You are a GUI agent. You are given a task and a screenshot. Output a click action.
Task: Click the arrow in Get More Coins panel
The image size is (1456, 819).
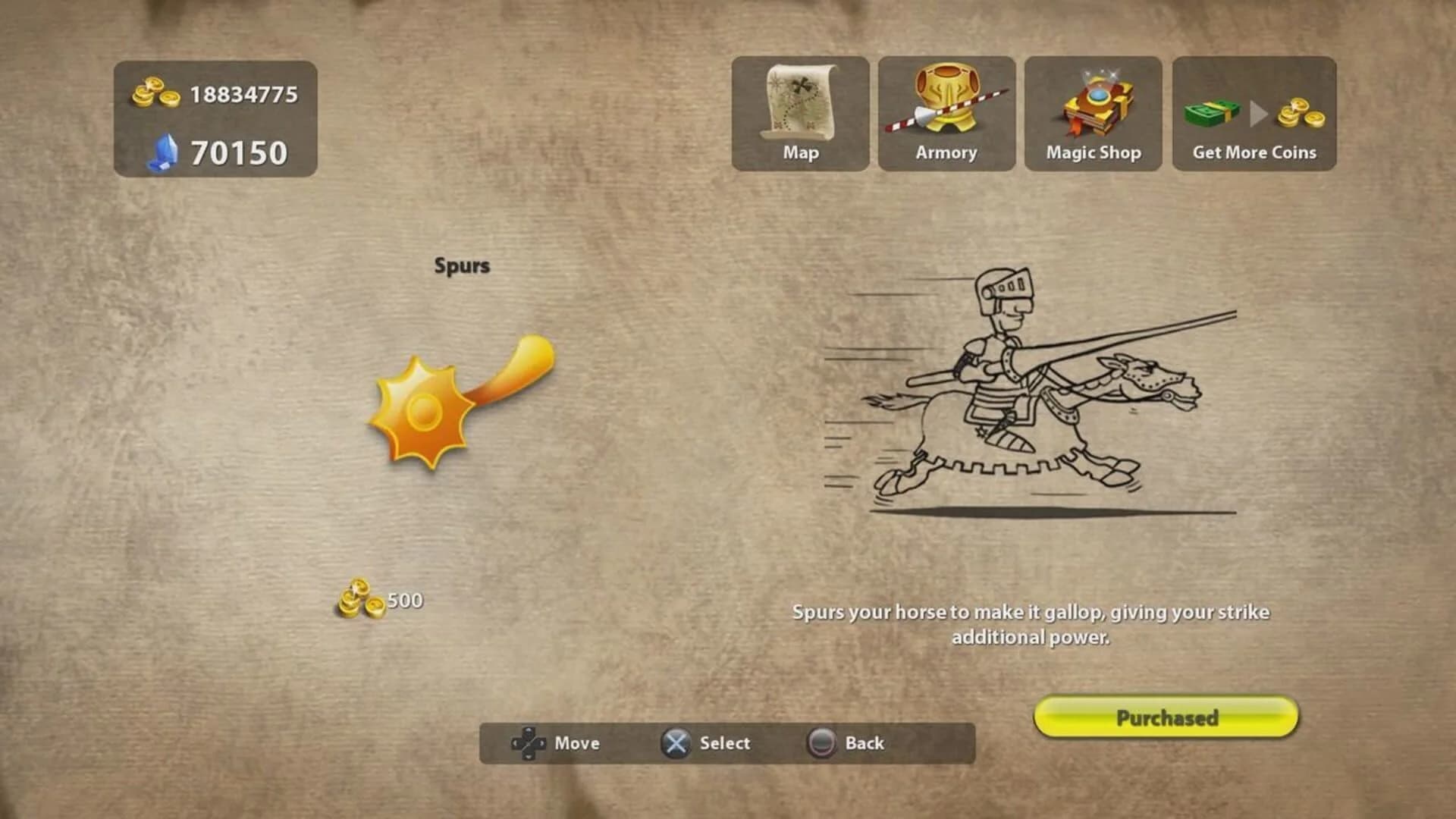point(1257,114)
